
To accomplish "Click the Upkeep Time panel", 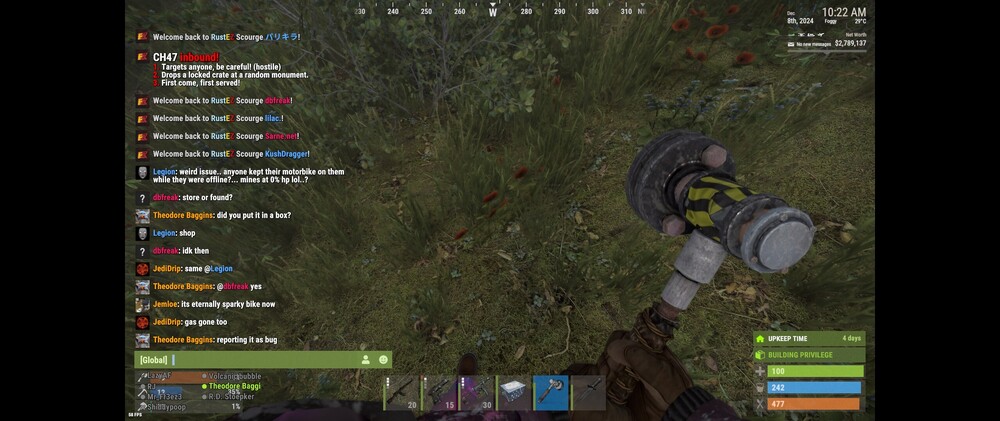I will 809,339.
